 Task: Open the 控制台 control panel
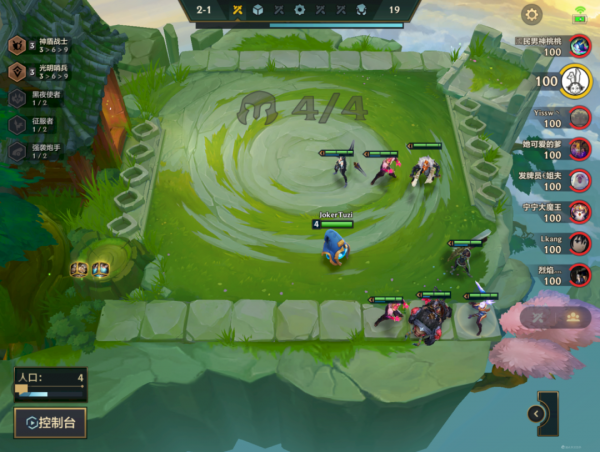click(50, 422)
